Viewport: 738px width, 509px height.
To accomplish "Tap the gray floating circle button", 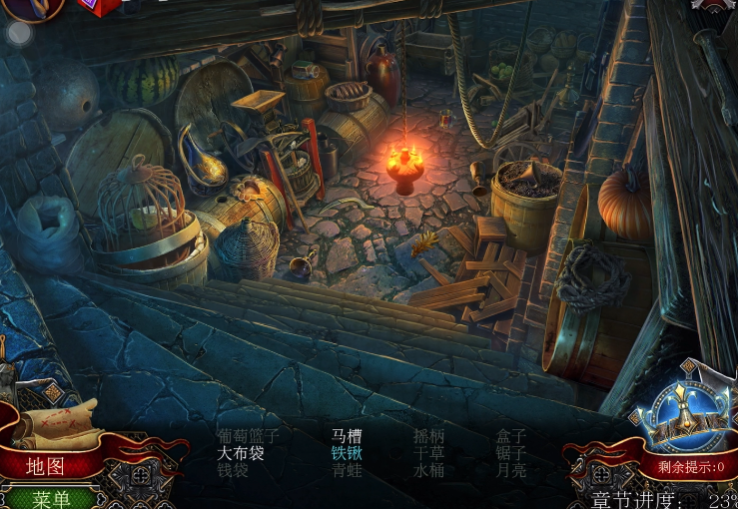I will [x=19, y=34].
